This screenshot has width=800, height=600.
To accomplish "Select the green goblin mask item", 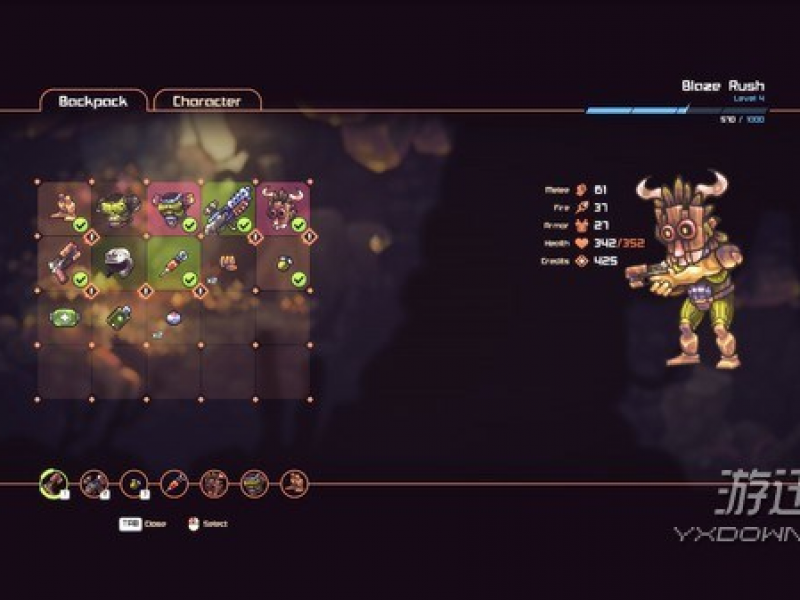I will (x=119, y=209).
